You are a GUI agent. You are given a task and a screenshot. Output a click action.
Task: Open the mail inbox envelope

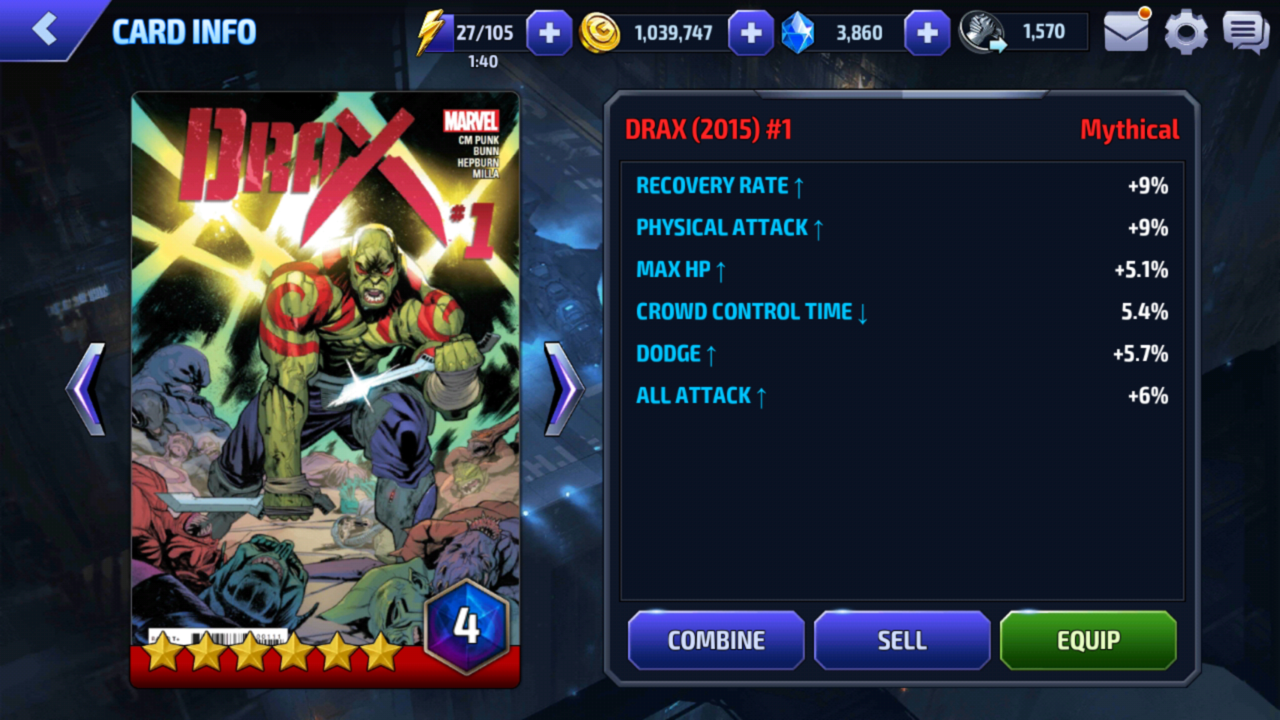1126,32
